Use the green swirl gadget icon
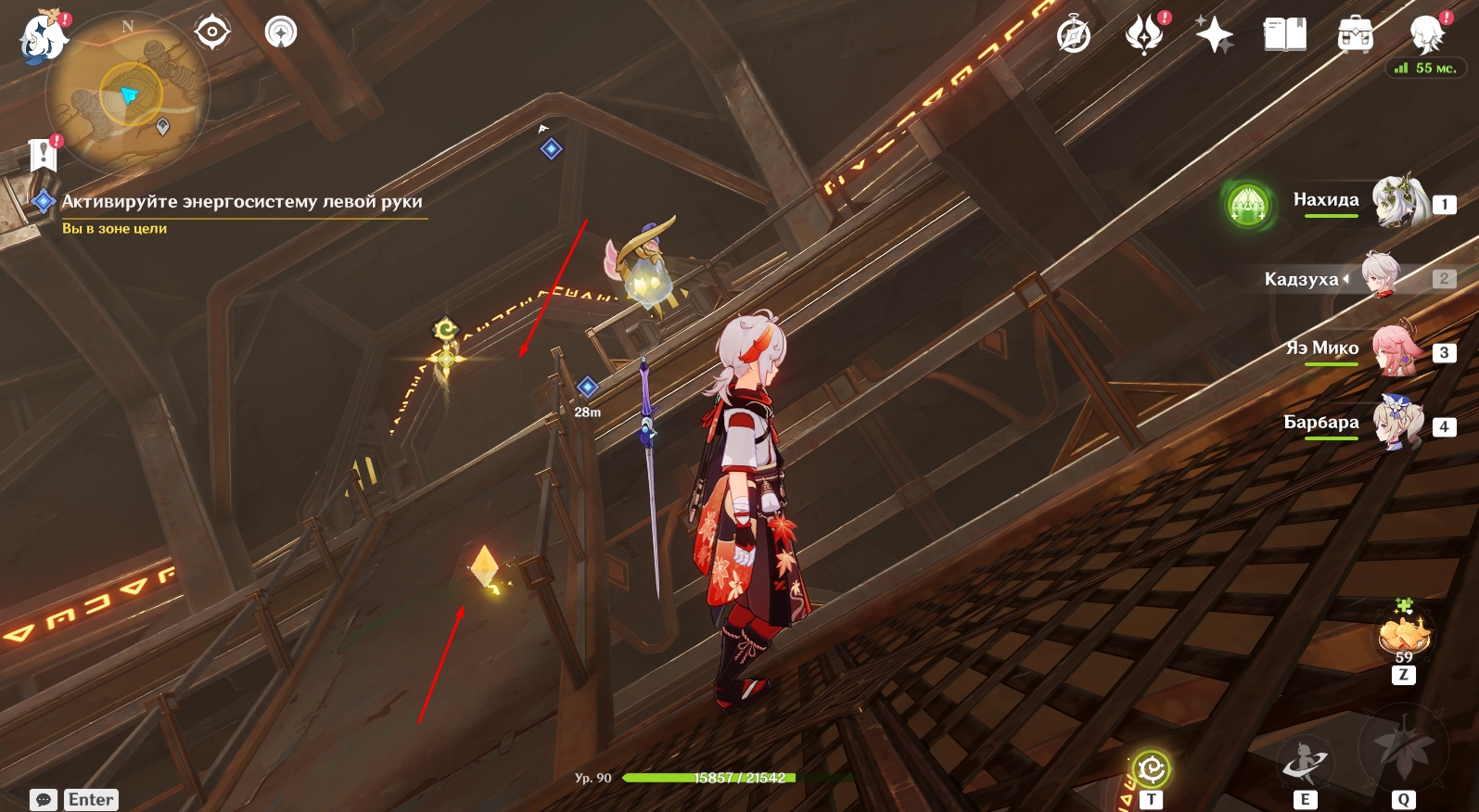This screenshot has width=1479, height=812. 1151,768
